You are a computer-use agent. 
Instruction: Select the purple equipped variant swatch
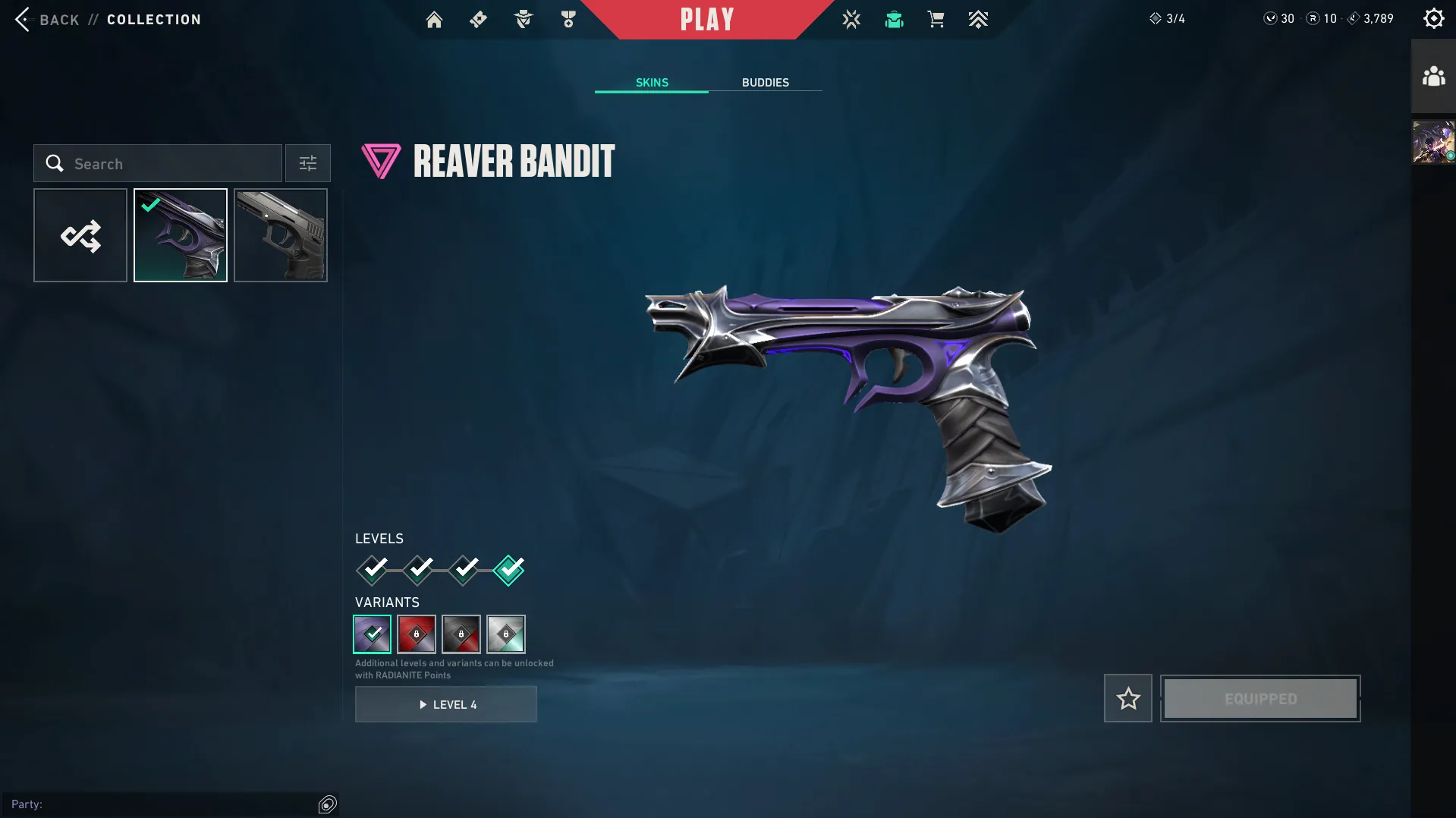click(x=372, y=634)
